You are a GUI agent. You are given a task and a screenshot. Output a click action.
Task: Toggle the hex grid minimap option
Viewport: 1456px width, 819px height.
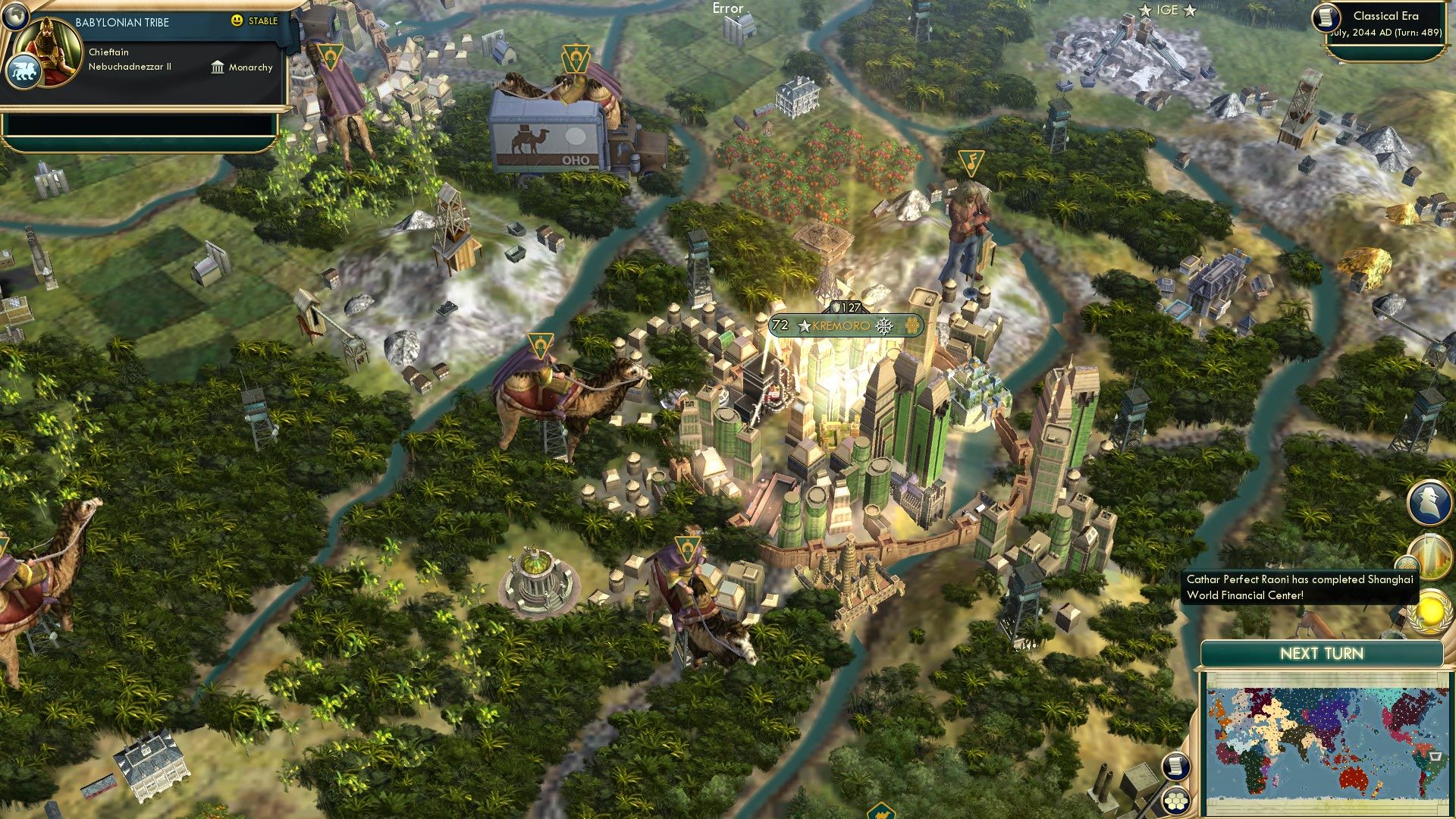pyautogui.click(x=1176, y=801)
